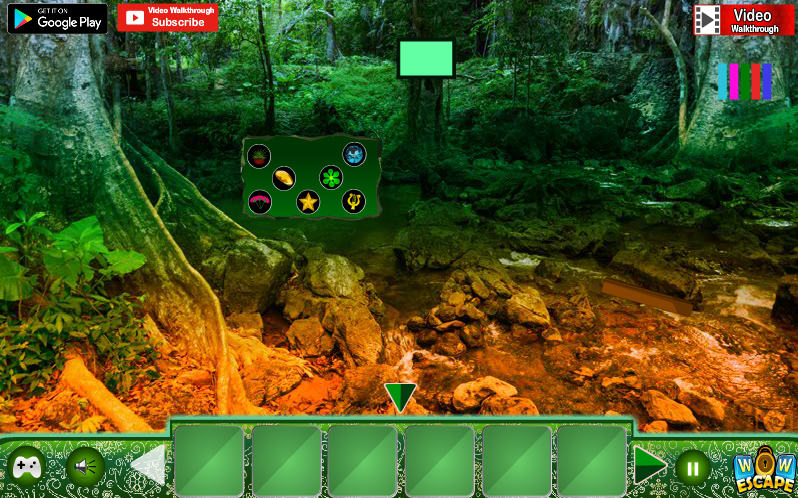Choose the potted plant puzzle symbol
This screenshot has height=498, width=798.
(260, 156)
